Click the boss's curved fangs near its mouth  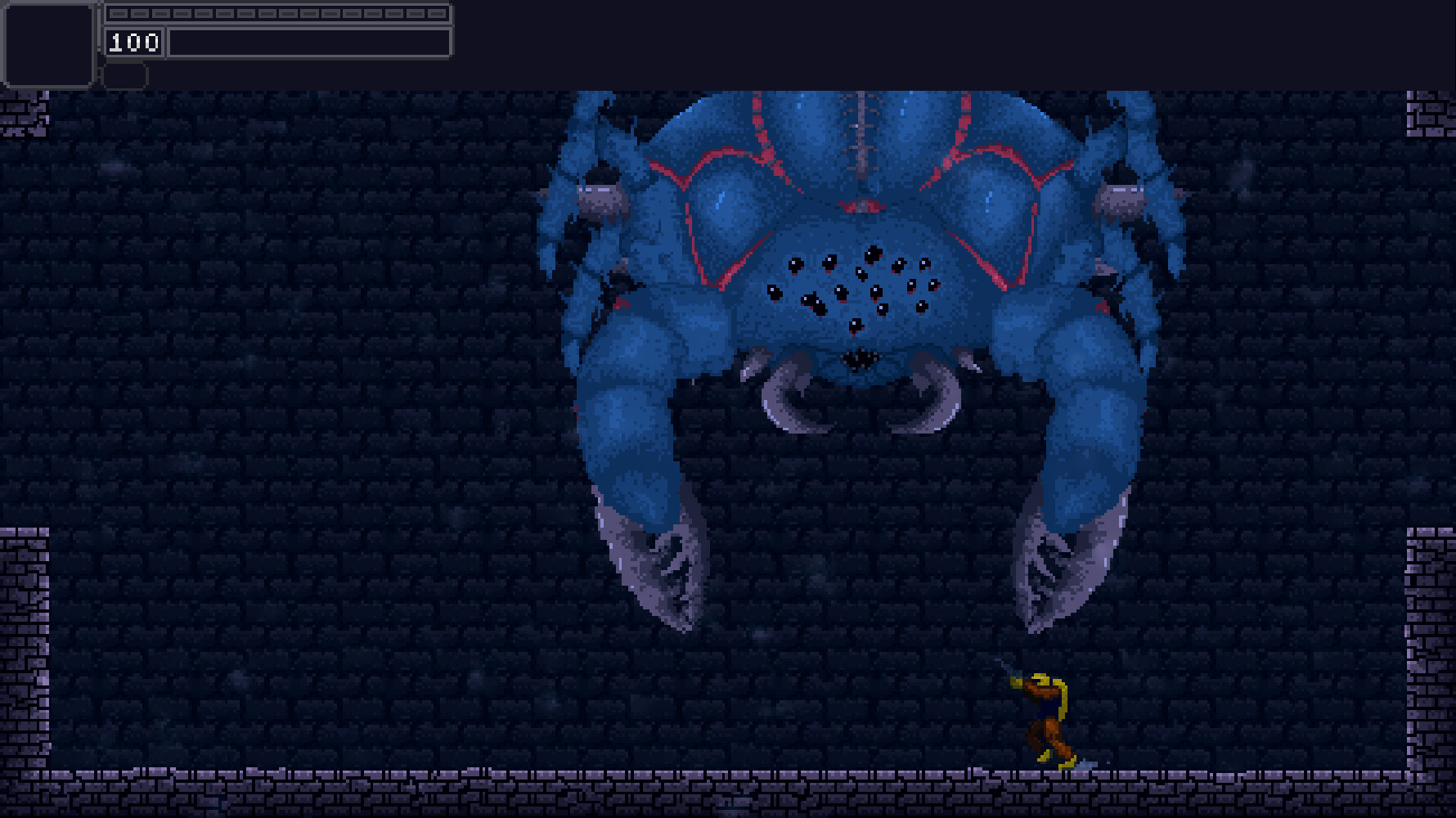[859, 393]
